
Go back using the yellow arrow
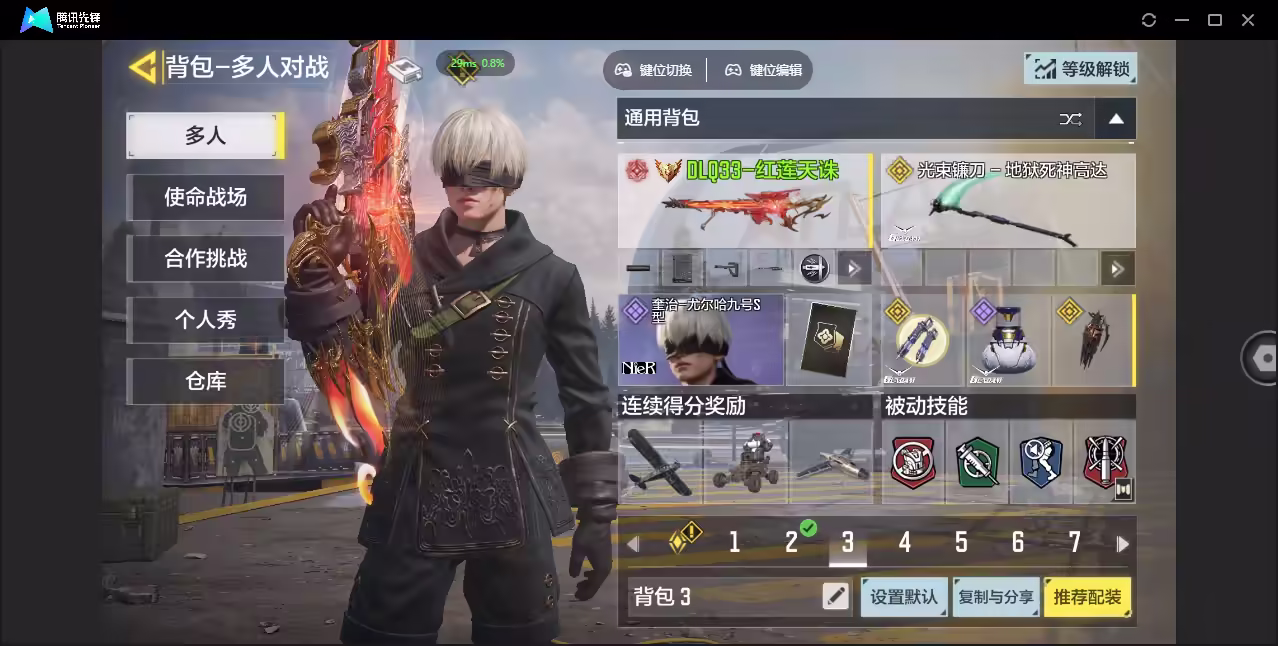(x=143, y=67)
